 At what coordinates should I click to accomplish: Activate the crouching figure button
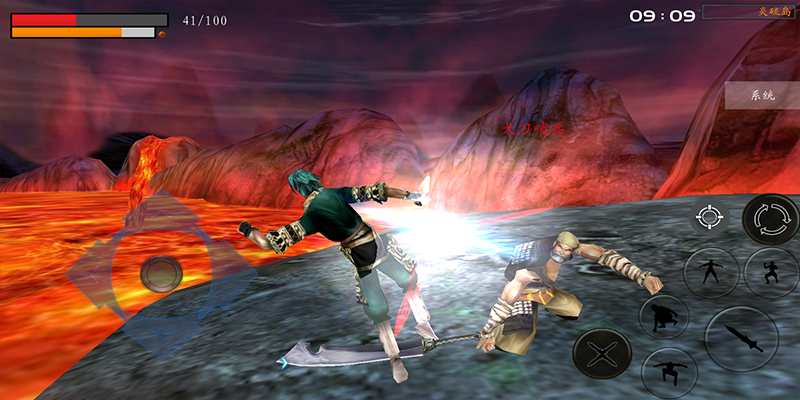[x=665, y=318]
